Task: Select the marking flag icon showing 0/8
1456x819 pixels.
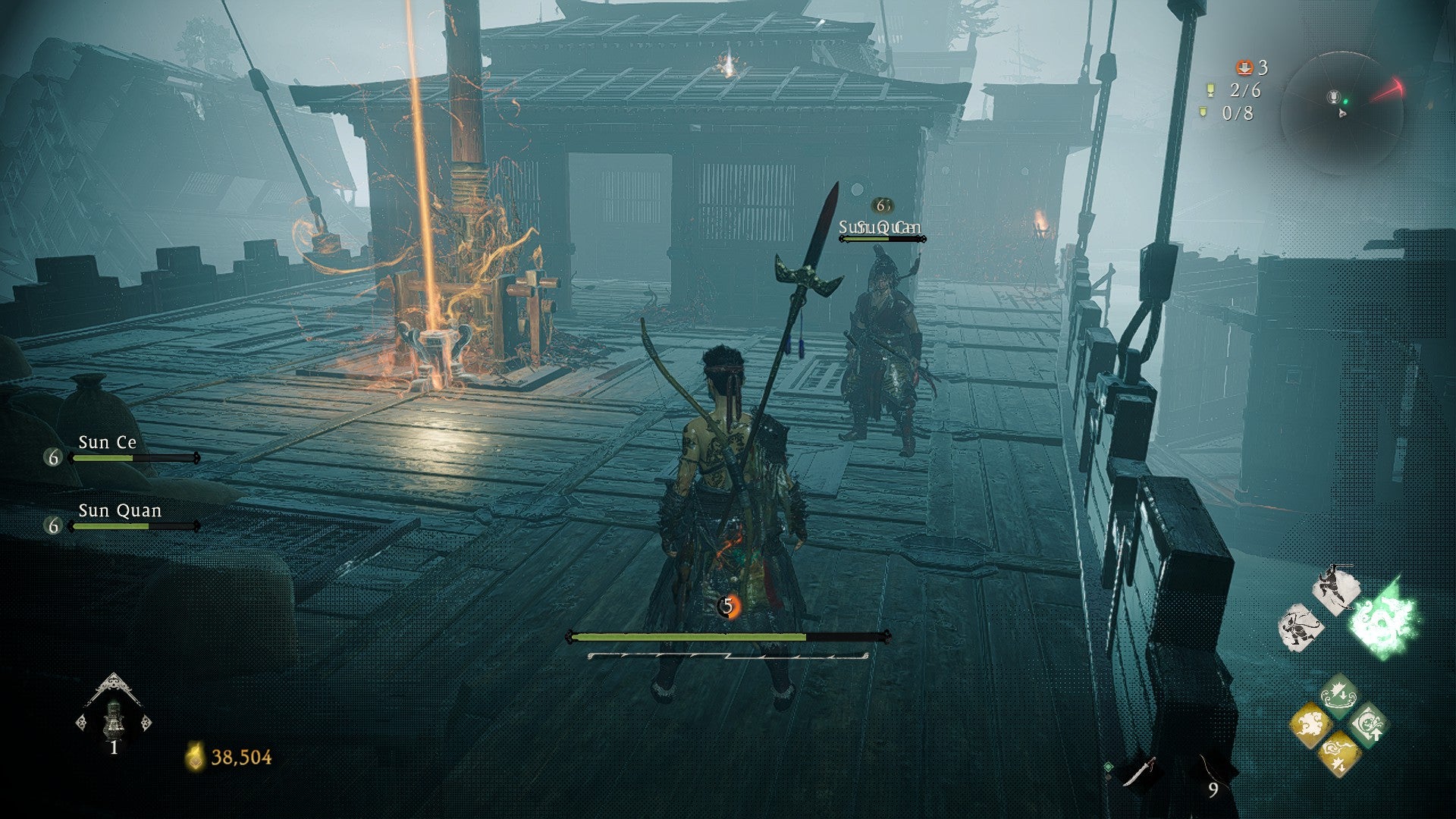Action: point(1202,112)
